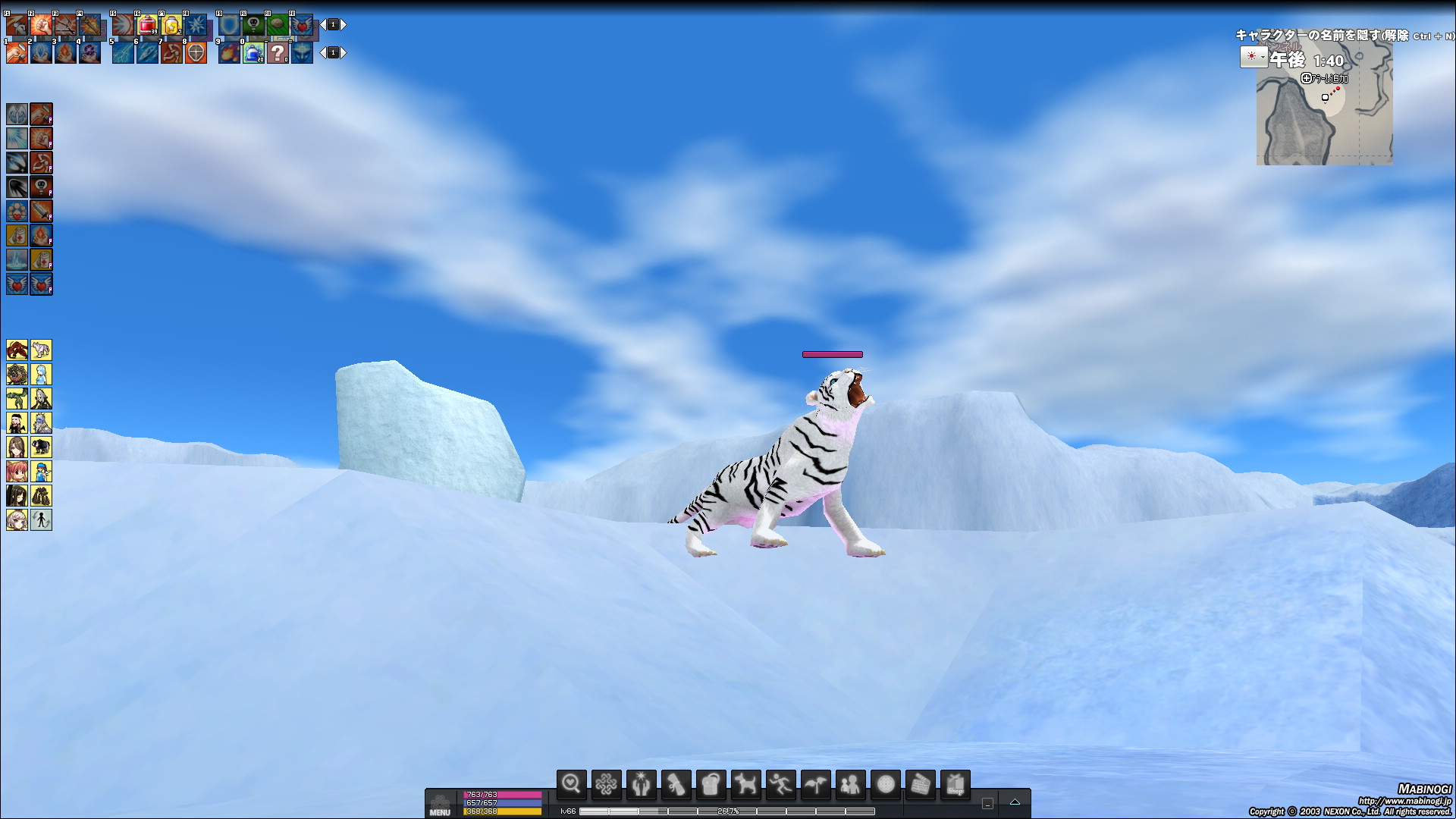Open the clapperboard icon
Image resolution: width=1456 pixels, height=819 pixels.
tap(920, 784)
